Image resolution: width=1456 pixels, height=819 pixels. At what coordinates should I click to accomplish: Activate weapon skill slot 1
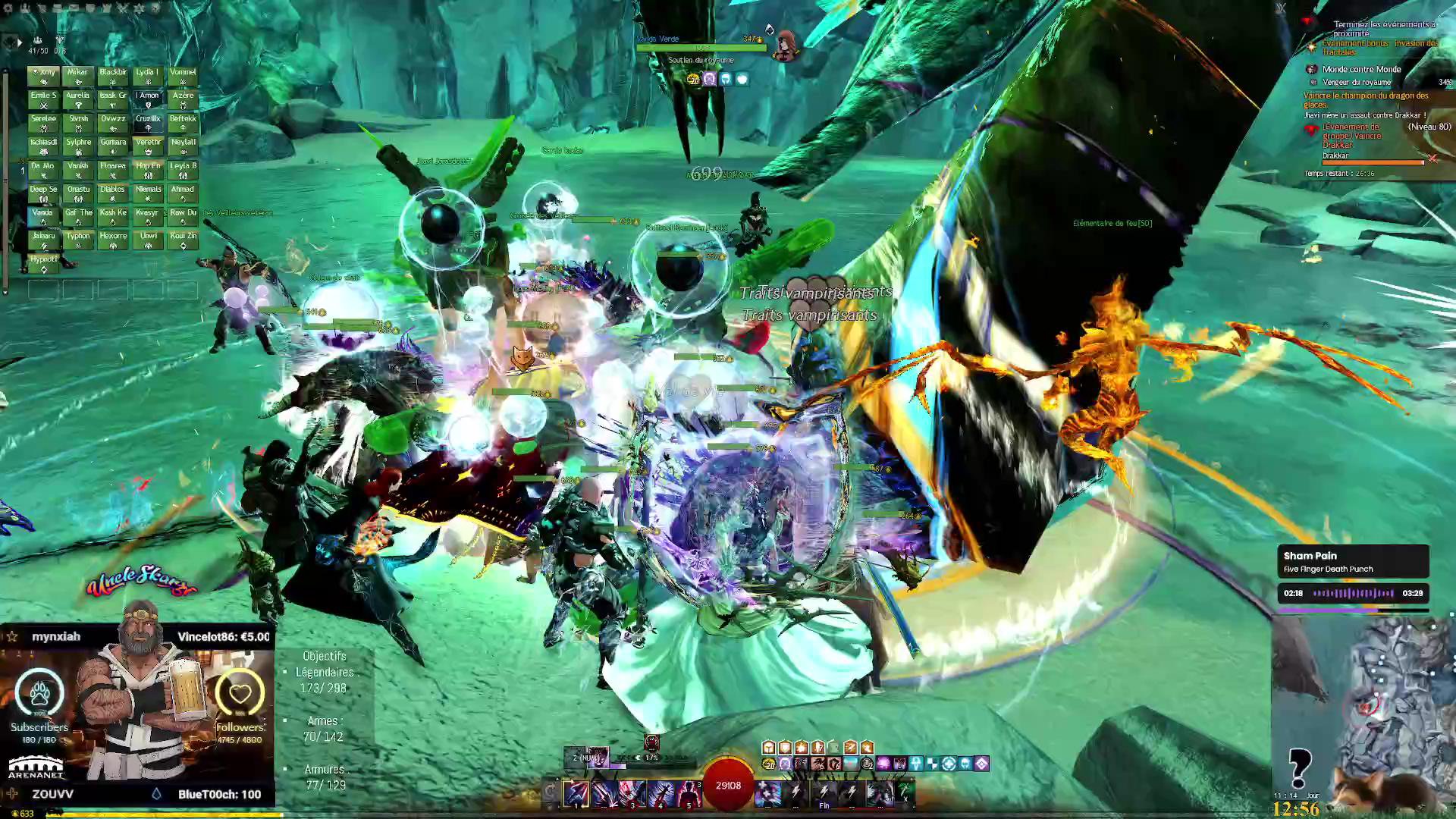click(x=576, y=793)
